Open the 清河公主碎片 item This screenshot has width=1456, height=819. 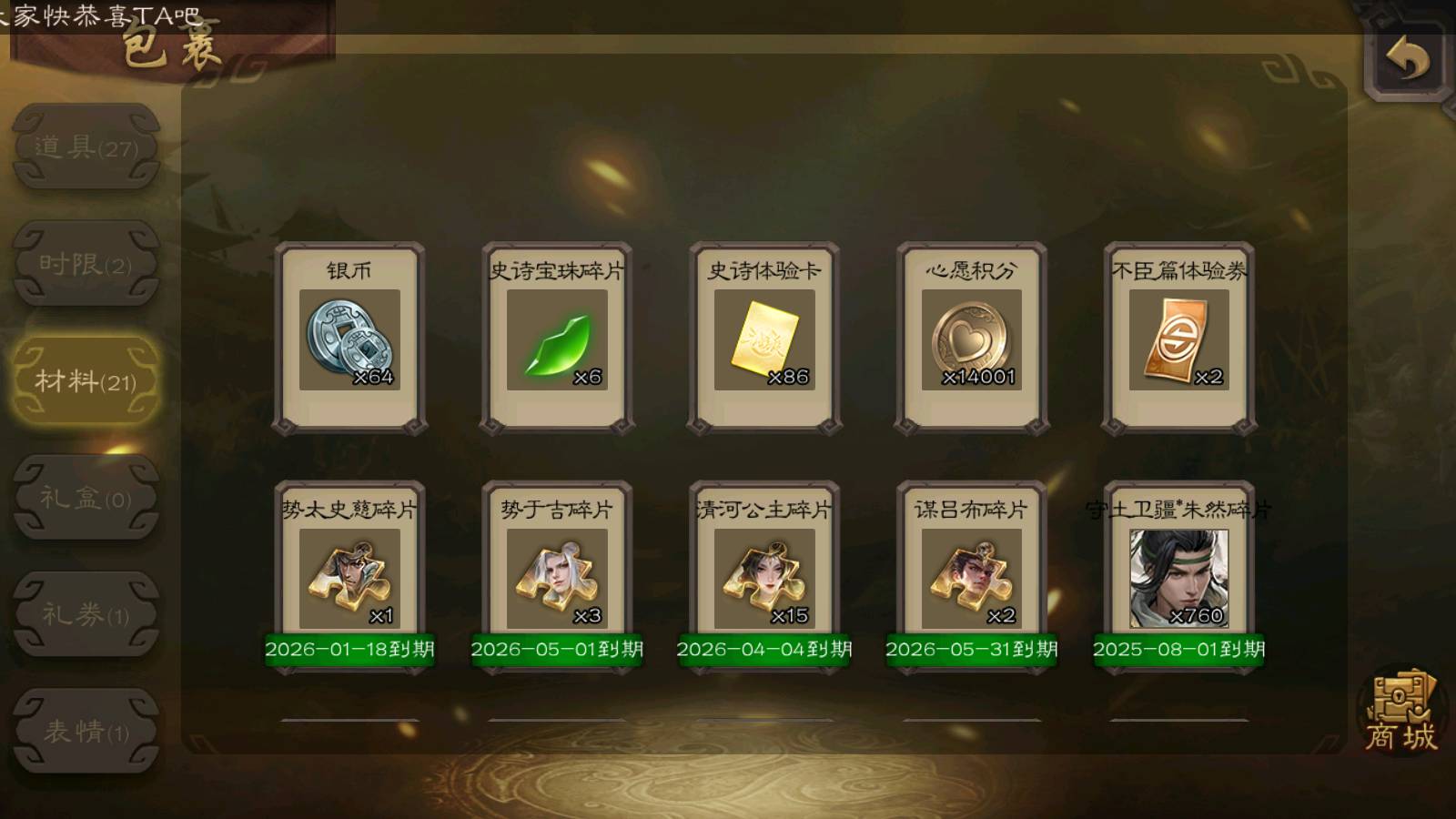(x=764, y=578)
